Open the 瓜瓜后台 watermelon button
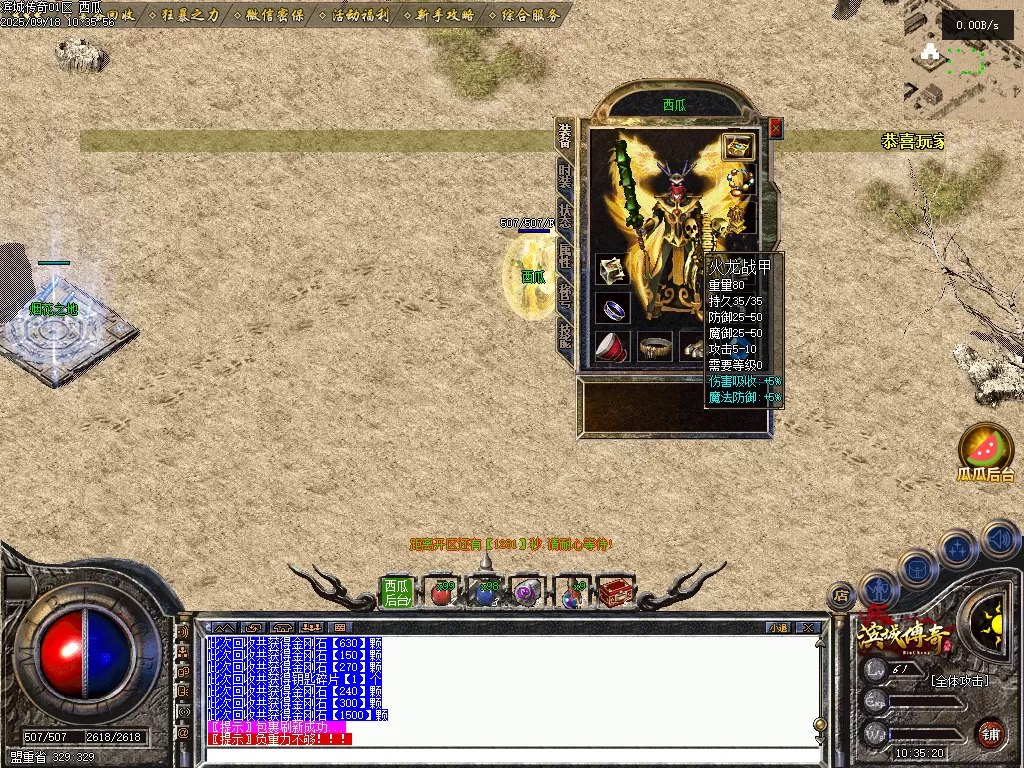 (986, 448)
